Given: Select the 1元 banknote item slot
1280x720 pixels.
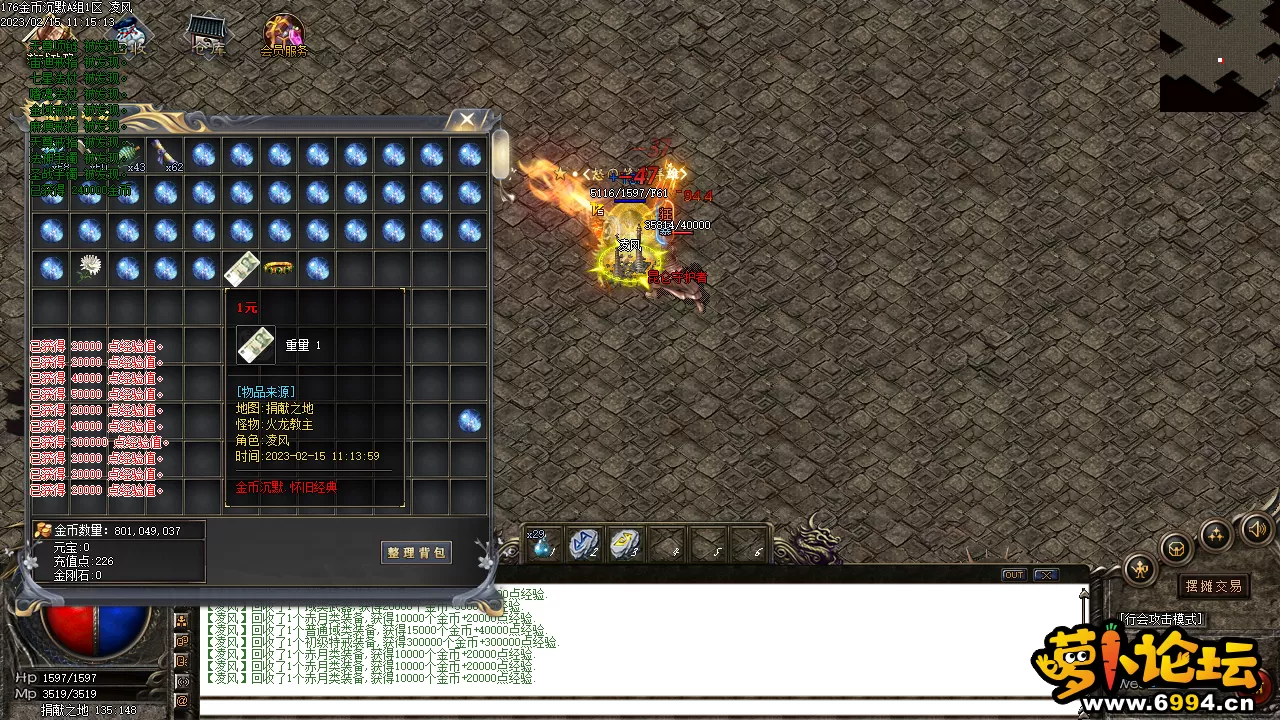Looking at the screenshot, I should [x=242, y=268].
